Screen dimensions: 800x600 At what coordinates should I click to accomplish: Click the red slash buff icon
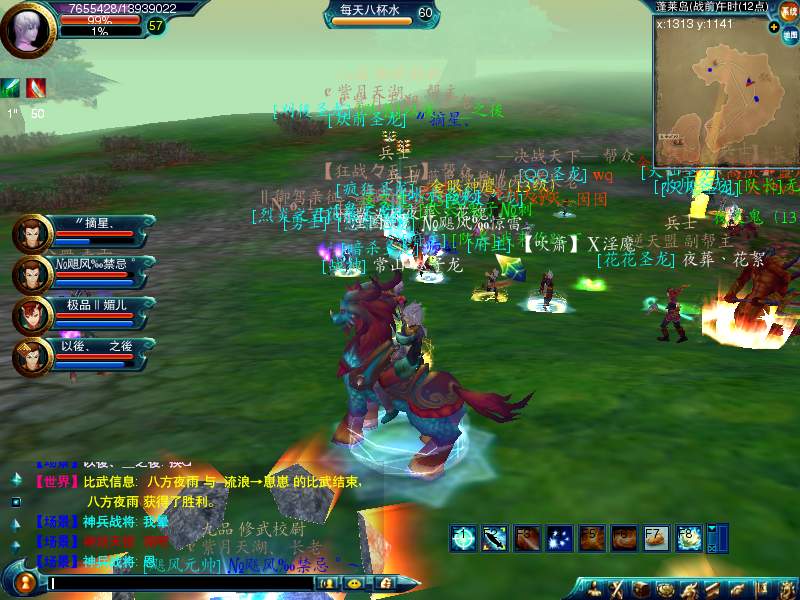pyautogui.click(x=36, y=88)
